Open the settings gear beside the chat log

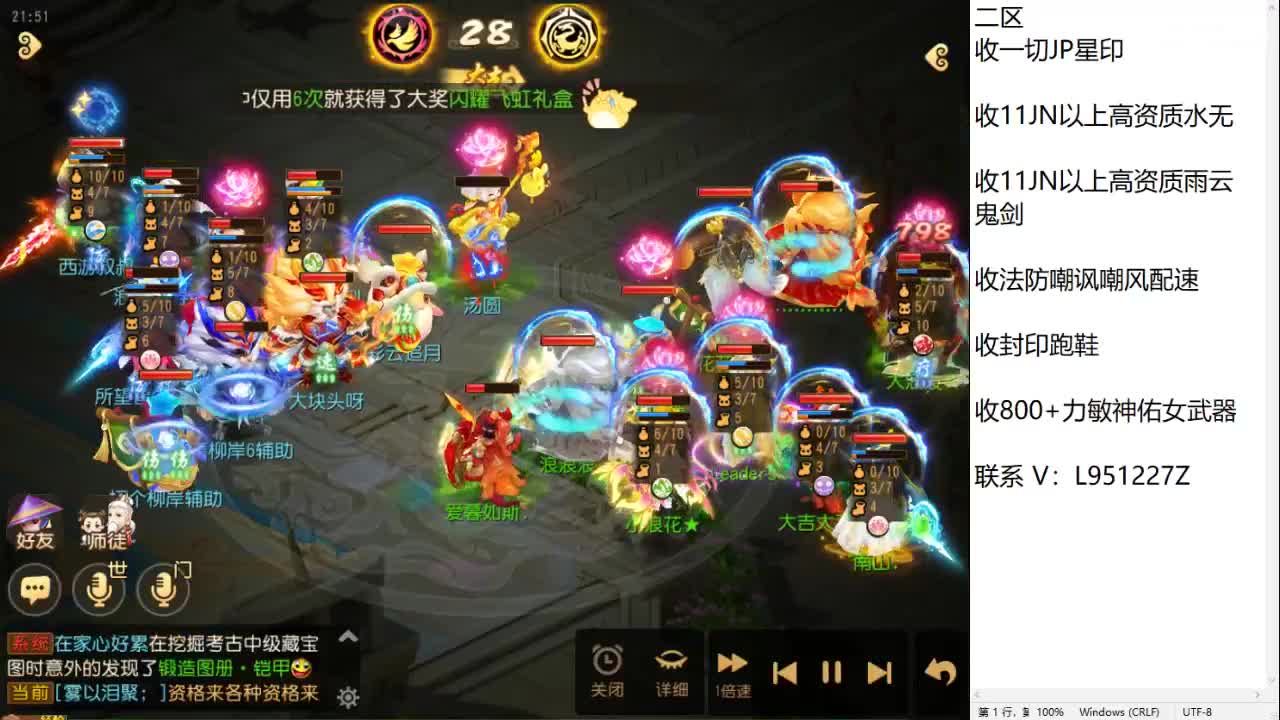pos(347,698)
